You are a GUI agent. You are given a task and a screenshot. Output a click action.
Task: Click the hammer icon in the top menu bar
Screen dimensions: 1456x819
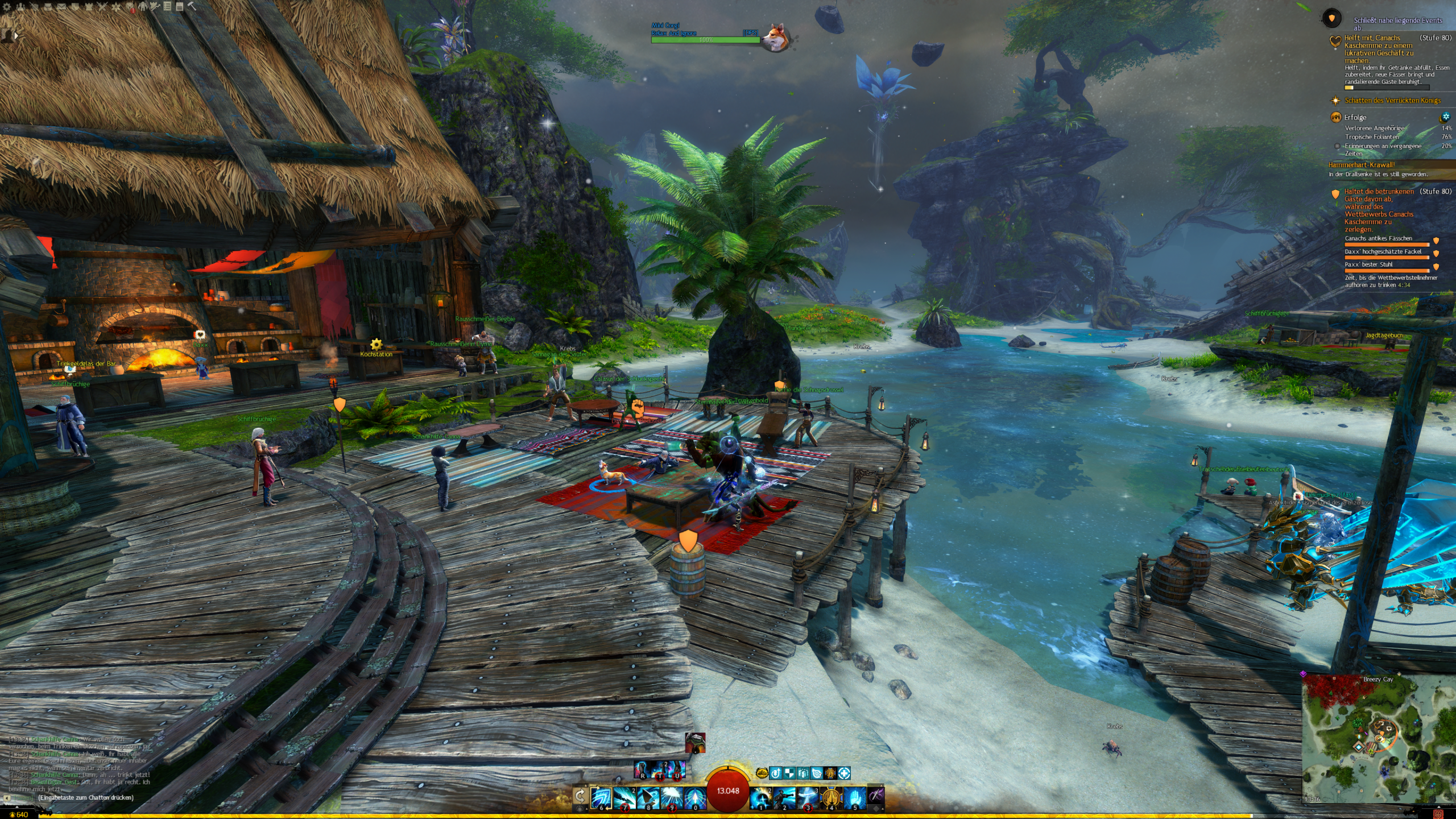click(192, 7)
